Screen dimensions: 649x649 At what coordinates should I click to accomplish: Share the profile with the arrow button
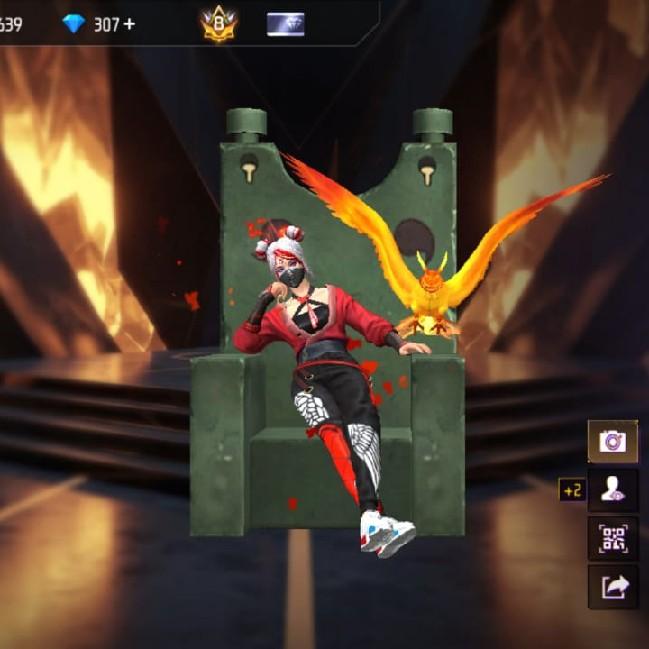(612, 587)
